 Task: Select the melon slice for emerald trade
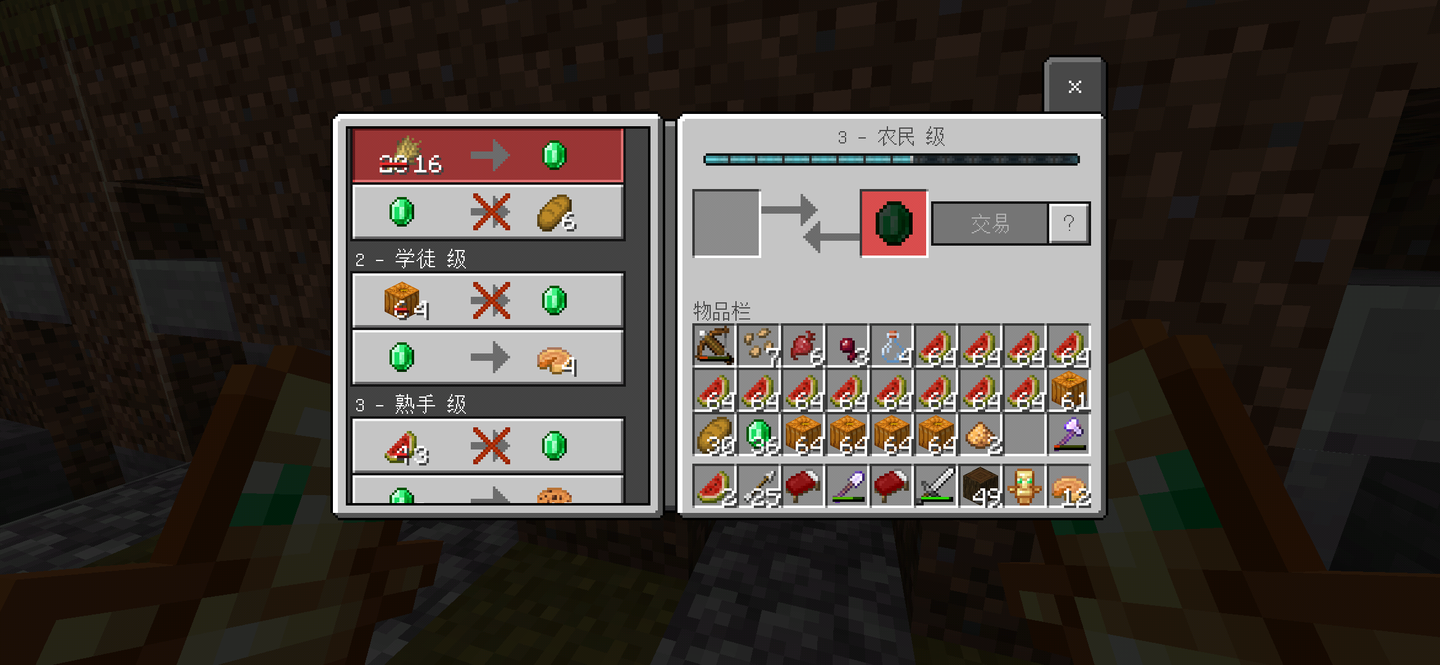tap(488, 445)
